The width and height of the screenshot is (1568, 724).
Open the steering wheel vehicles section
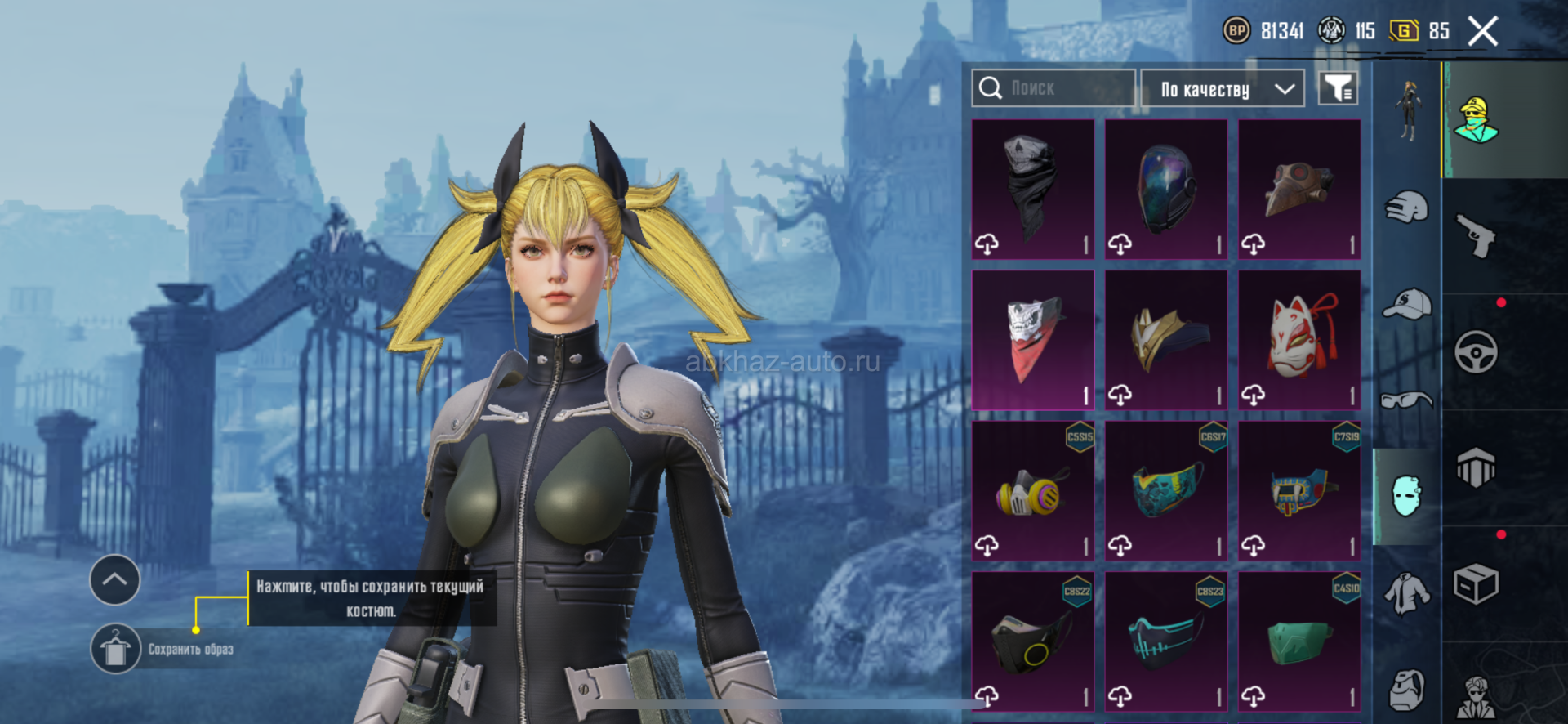1477,352
